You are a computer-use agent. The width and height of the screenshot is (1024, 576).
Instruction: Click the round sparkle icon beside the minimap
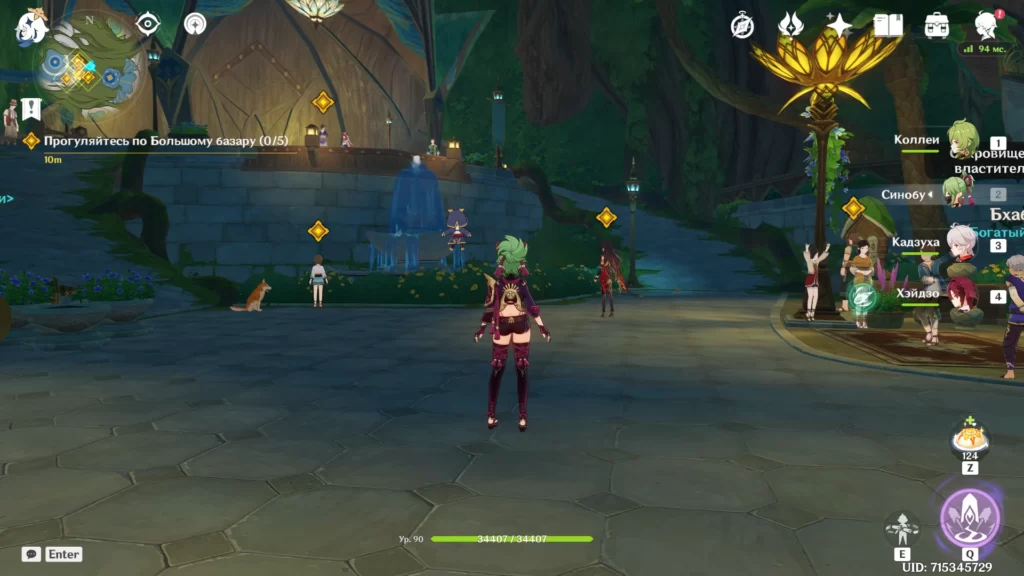pos(195,23)
